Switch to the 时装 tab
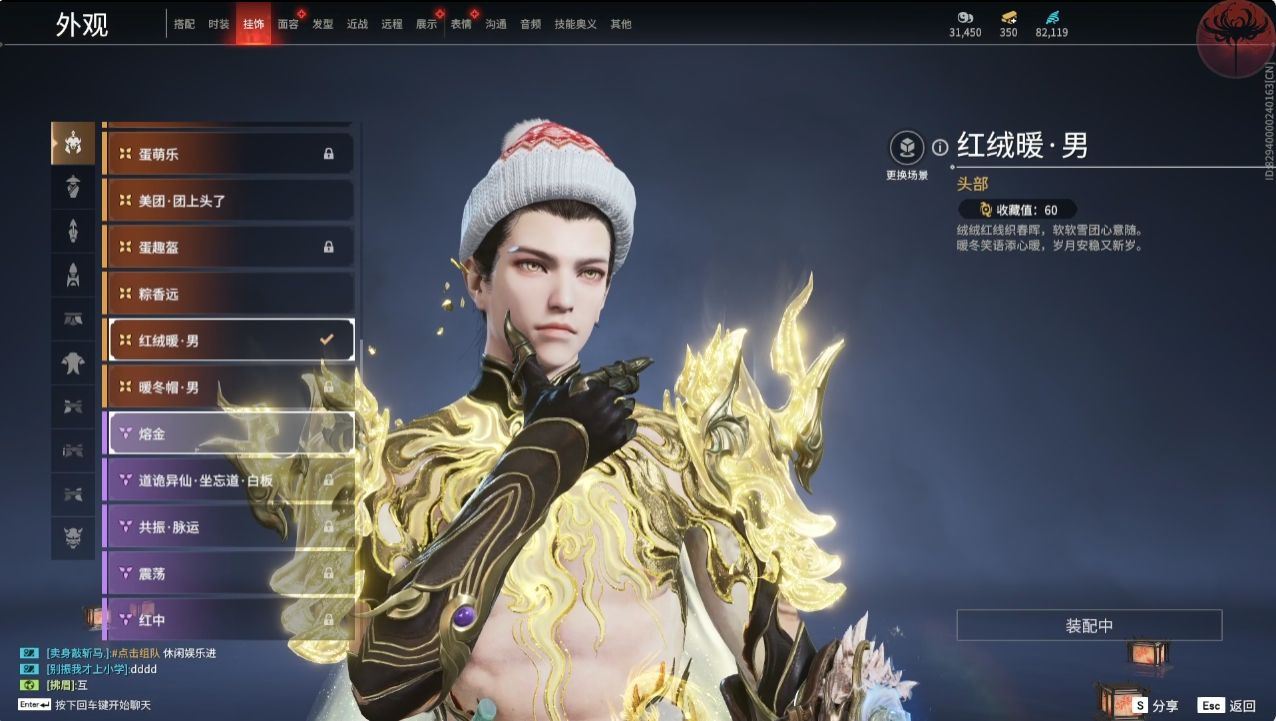Image resolution: width=1276 pixels, height=721 pixels. tap(219, 24)
